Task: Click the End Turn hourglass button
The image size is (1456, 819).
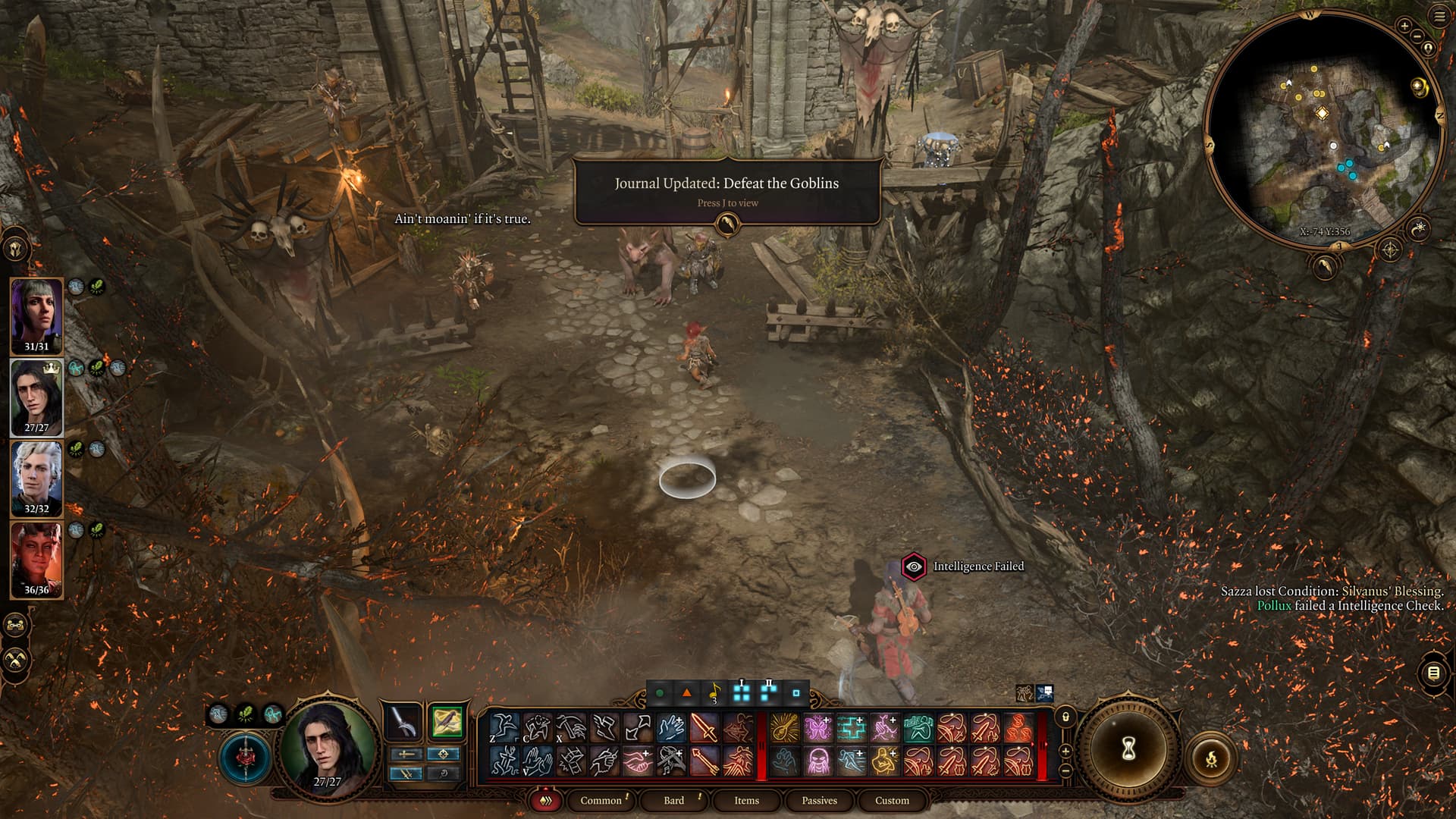Action: (1128, 749)
